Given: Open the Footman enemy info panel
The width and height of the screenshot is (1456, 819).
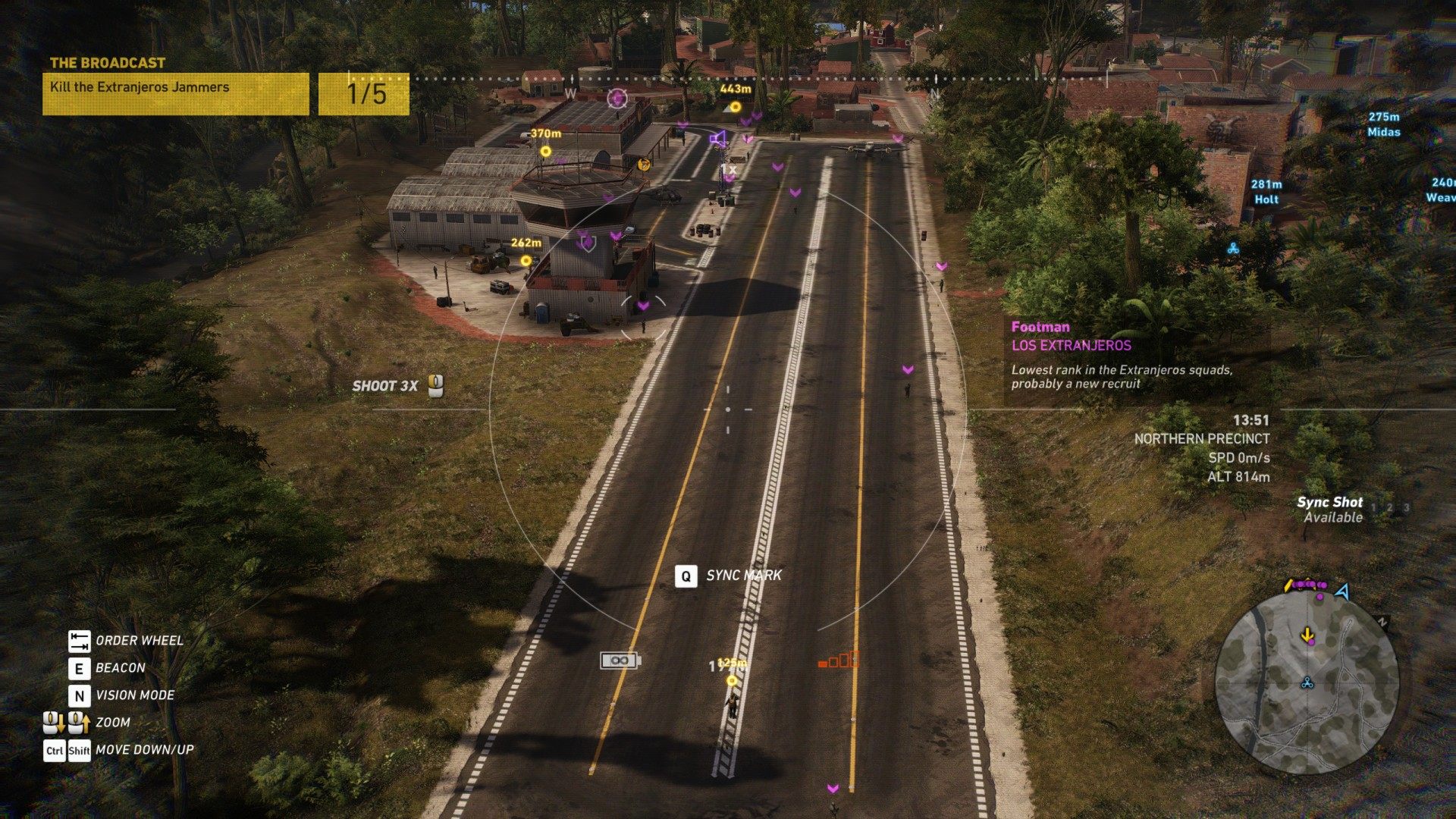Looking at the screenshot, I should tap(1122, 354).
